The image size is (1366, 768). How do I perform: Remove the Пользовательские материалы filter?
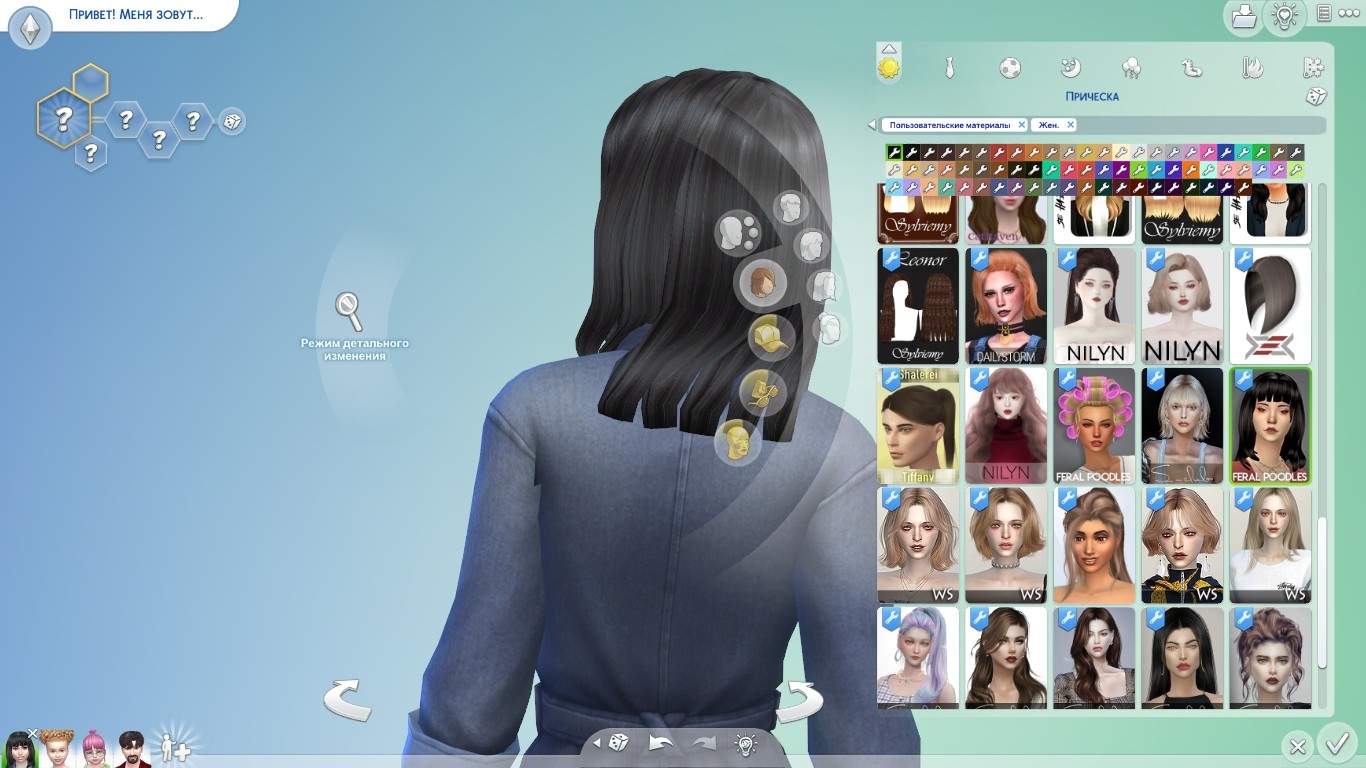click(1021, 125)
